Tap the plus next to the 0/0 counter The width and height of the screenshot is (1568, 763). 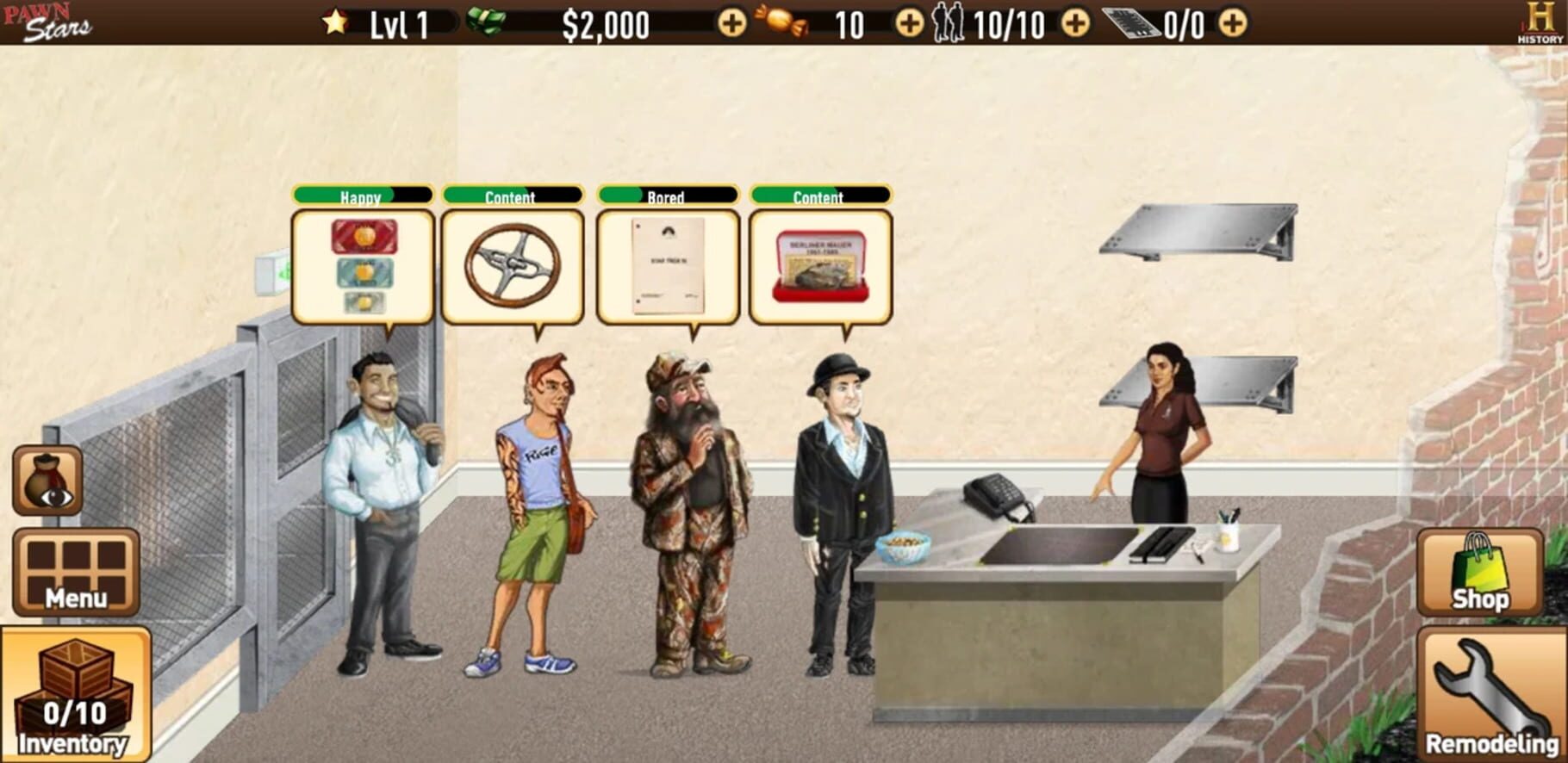pos(1233,23)
